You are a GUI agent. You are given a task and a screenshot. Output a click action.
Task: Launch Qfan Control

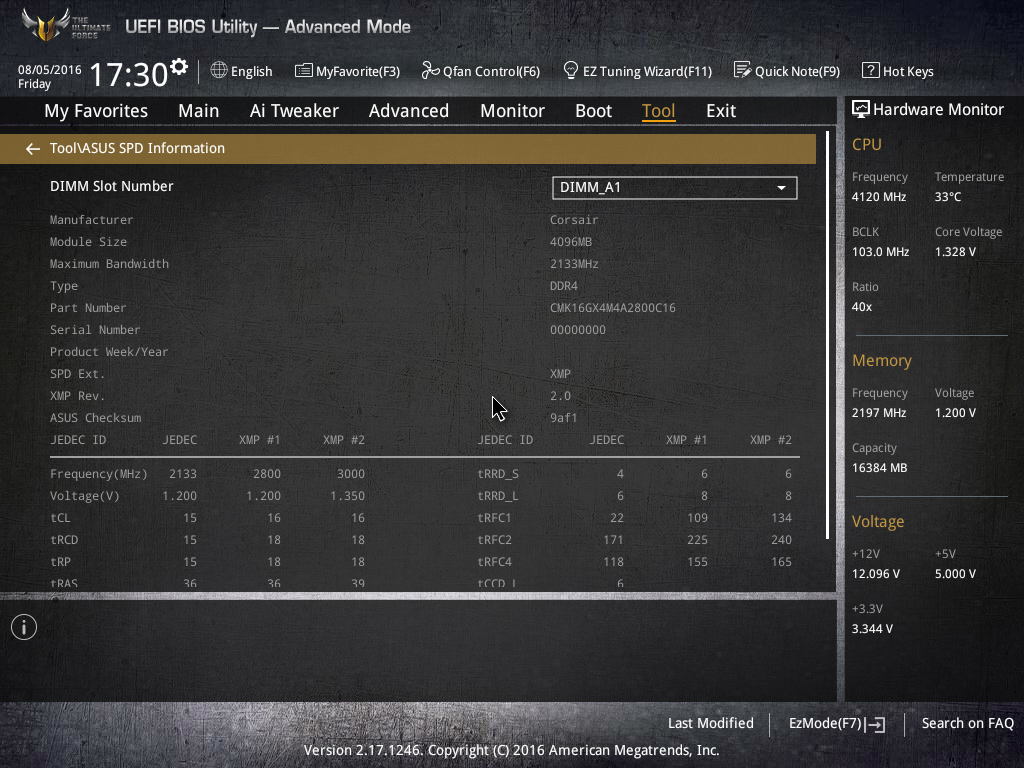click(480, 71)
